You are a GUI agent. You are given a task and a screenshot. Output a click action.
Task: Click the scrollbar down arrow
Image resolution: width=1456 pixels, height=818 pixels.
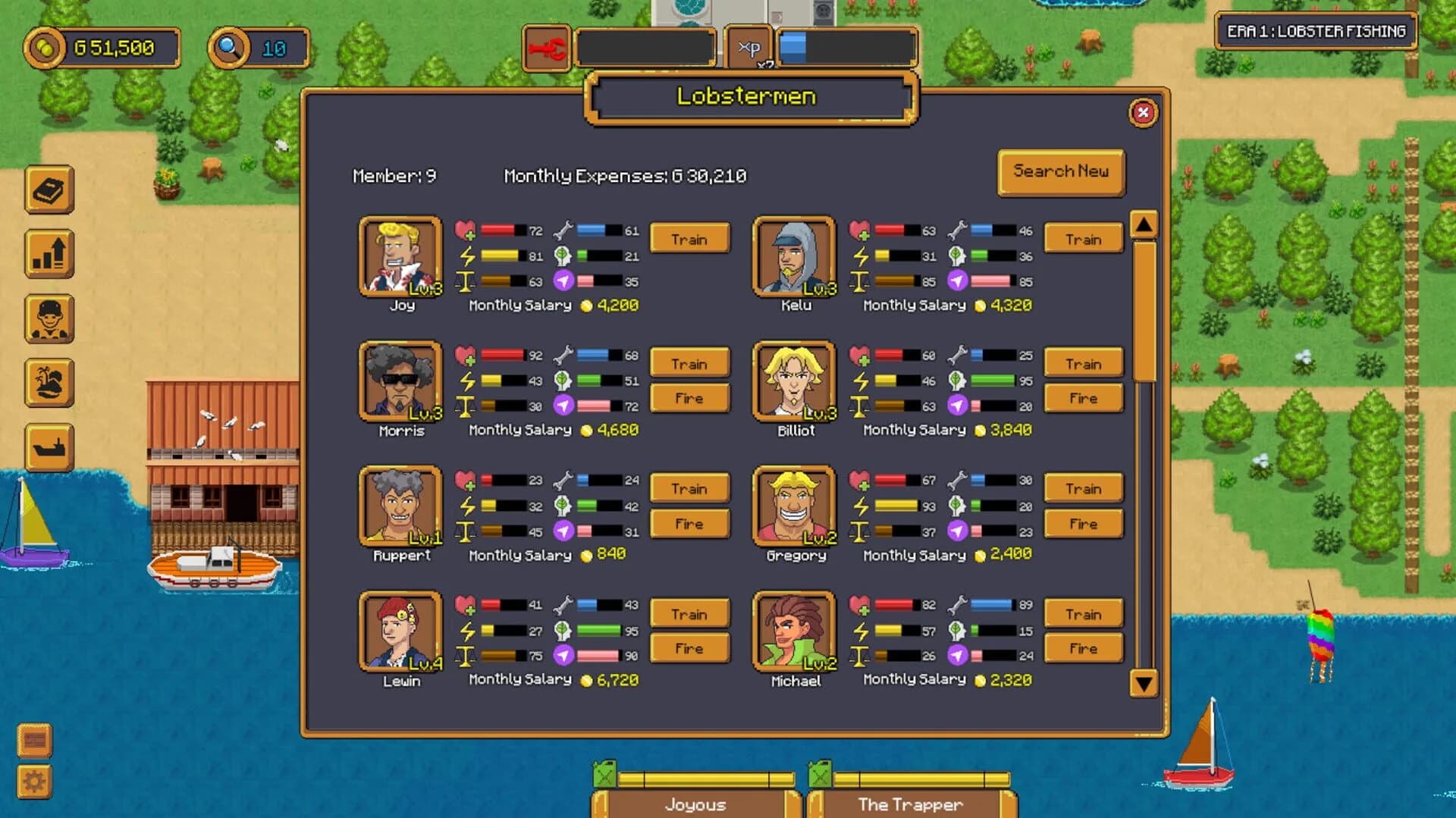point(1143,682)
